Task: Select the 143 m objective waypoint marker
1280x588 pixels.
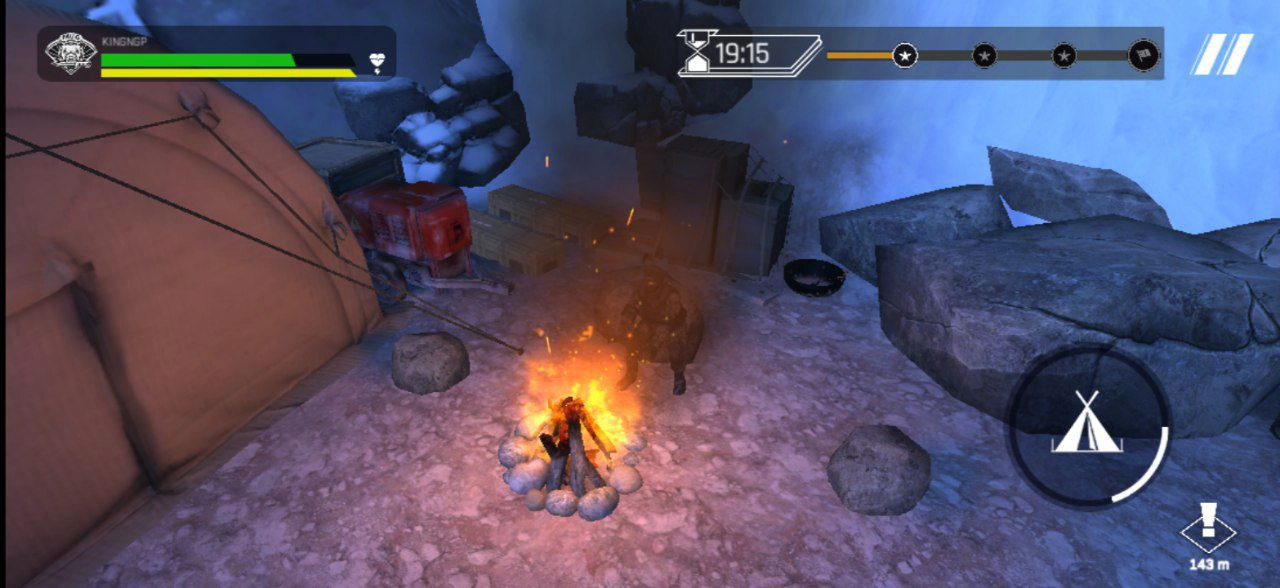Action: 1208,530
